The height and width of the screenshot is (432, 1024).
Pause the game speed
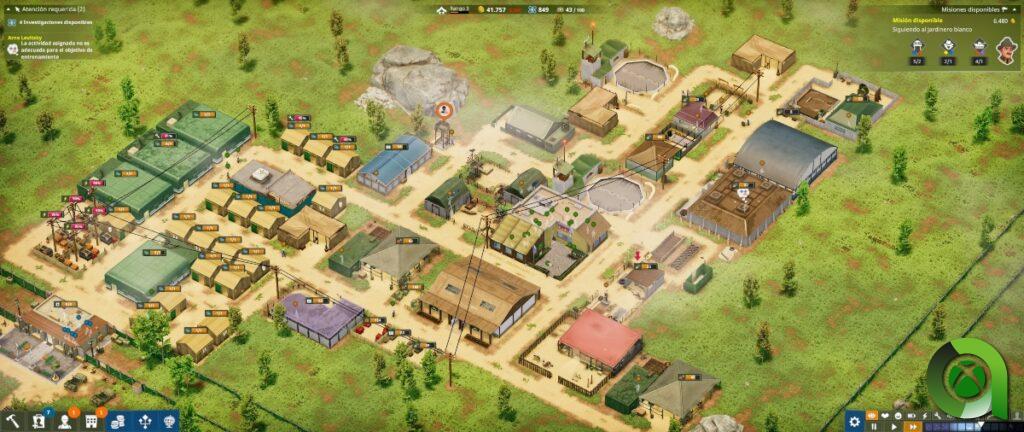pos(874,427)
